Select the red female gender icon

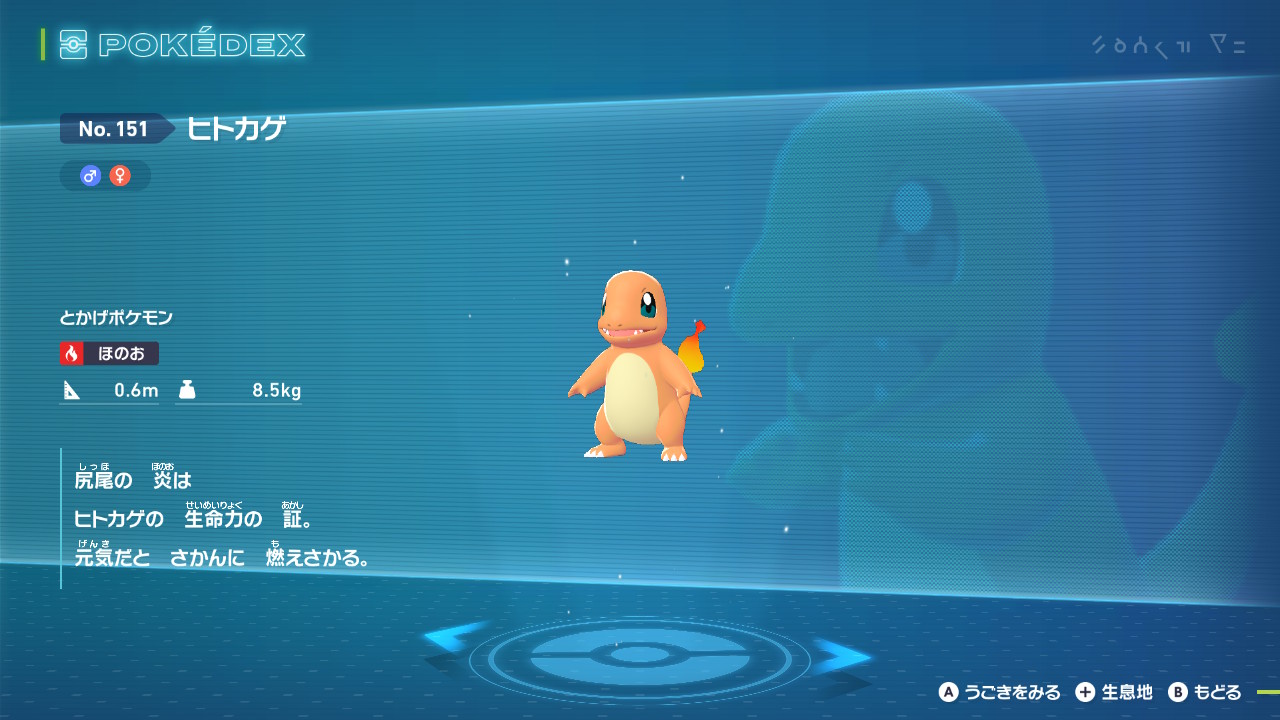click(x=120, y=176)
